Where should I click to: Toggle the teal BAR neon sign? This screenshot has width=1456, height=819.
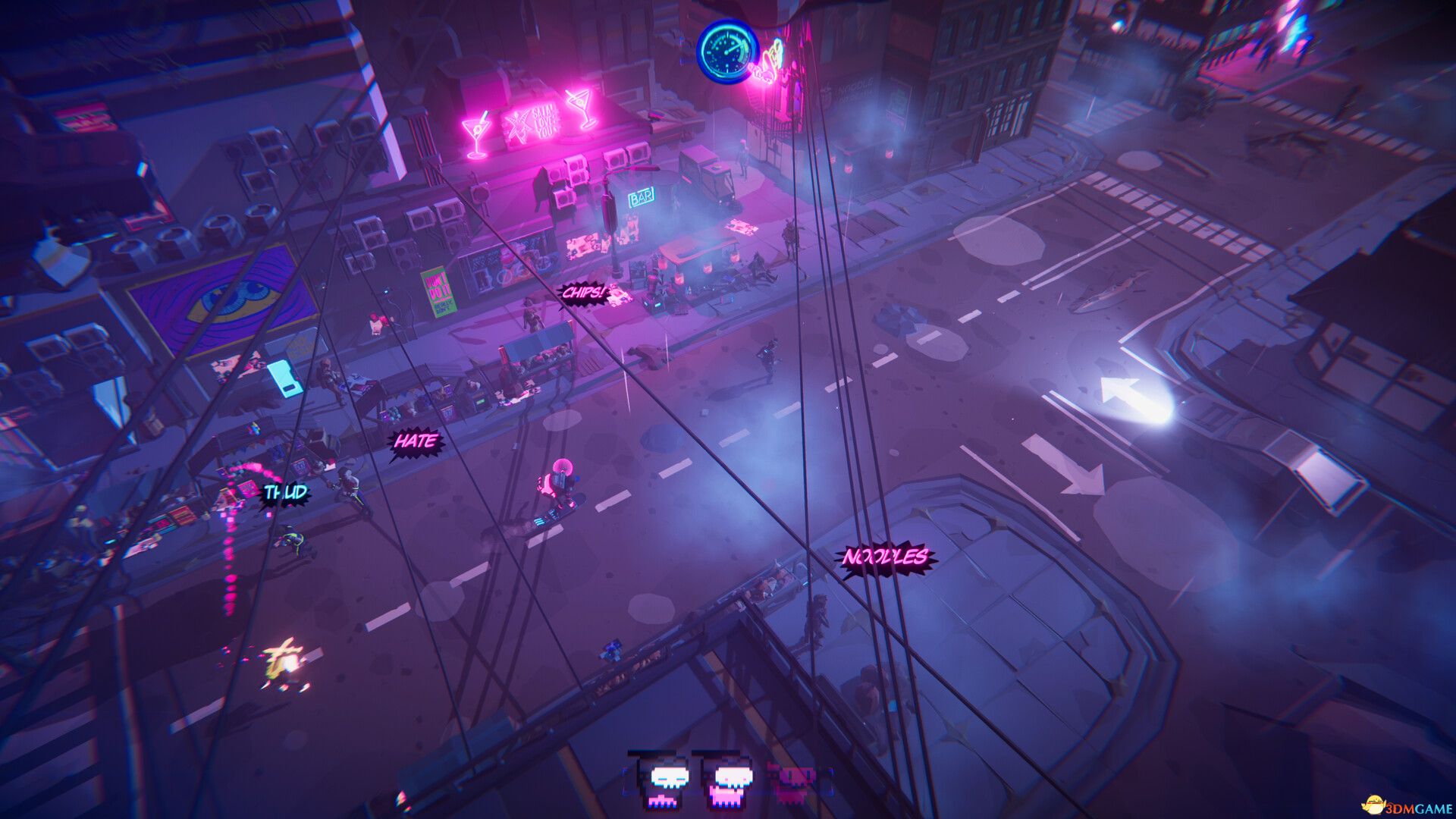click(642, 198)
